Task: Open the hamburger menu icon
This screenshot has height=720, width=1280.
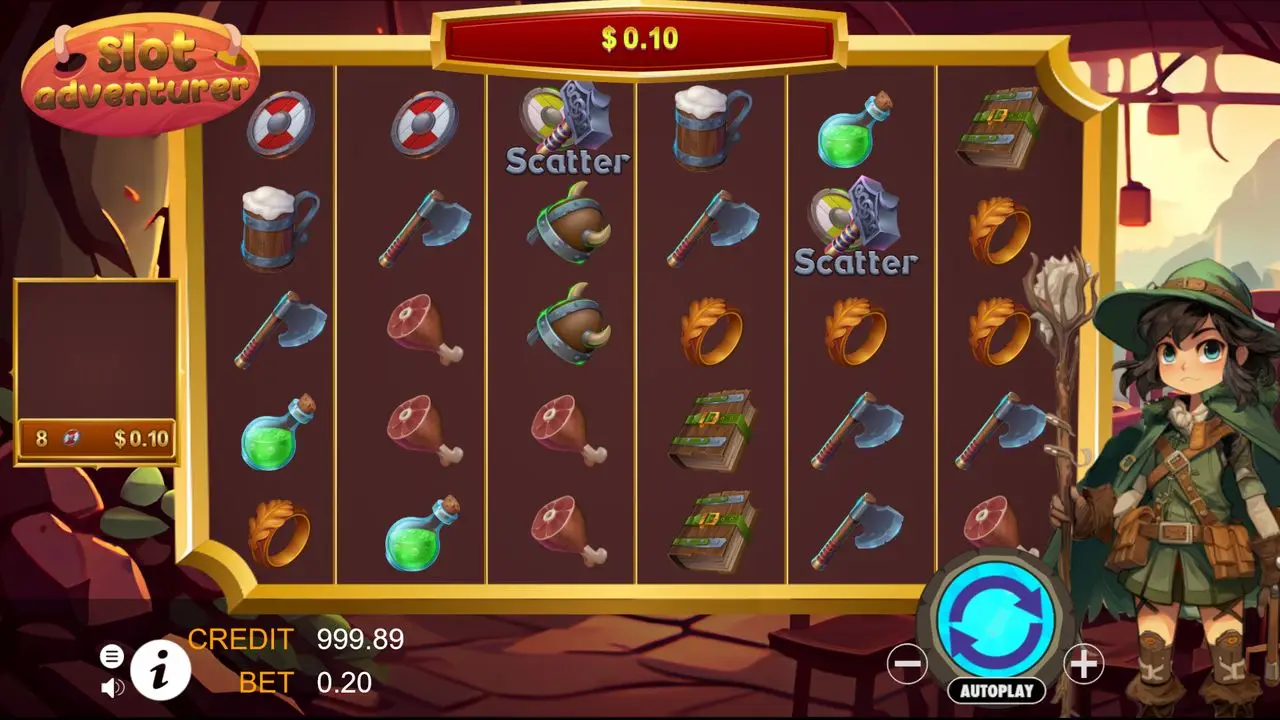Action: coord(112,656)
